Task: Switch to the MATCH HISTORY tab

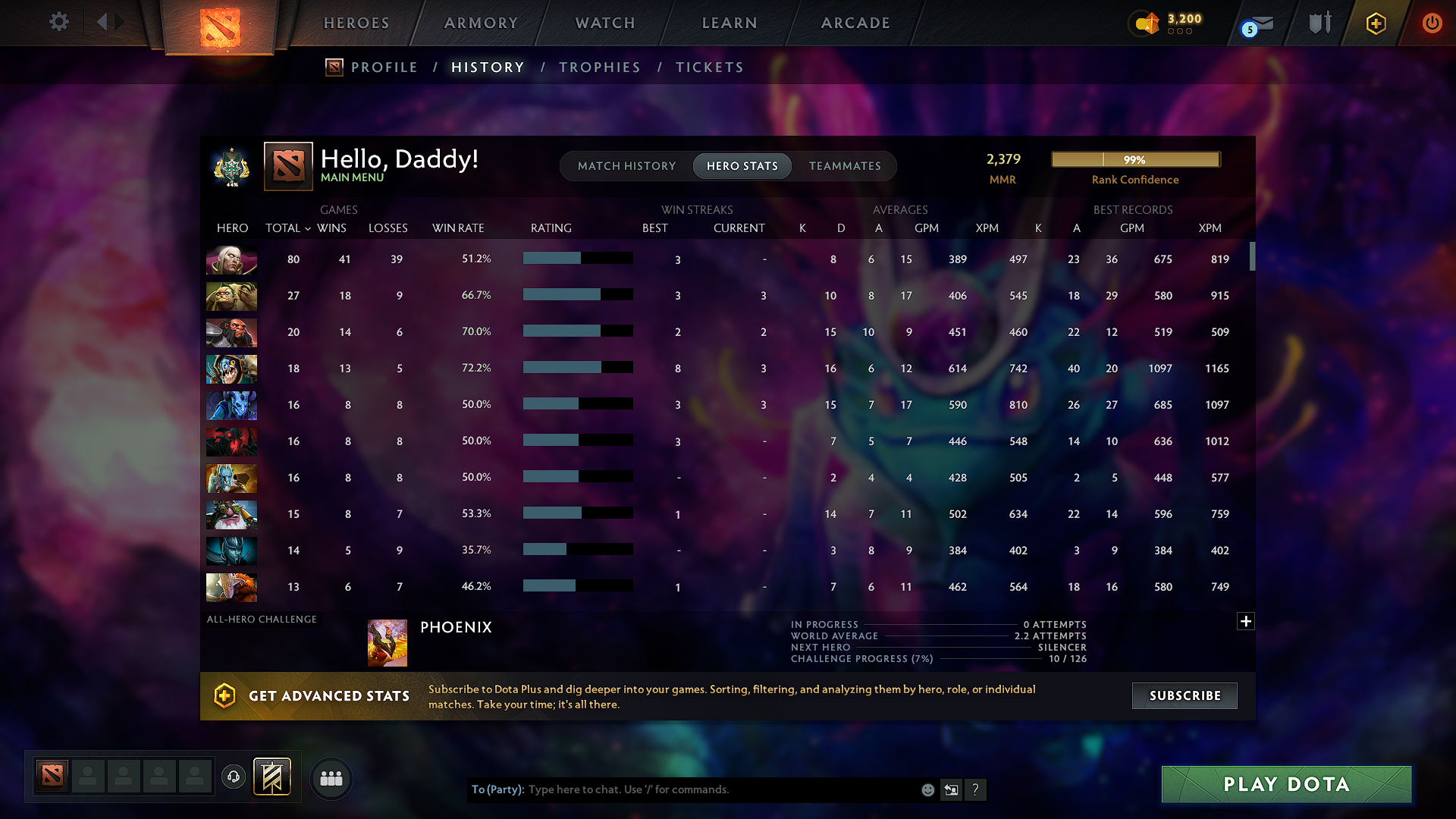Action: pos(626,166)
